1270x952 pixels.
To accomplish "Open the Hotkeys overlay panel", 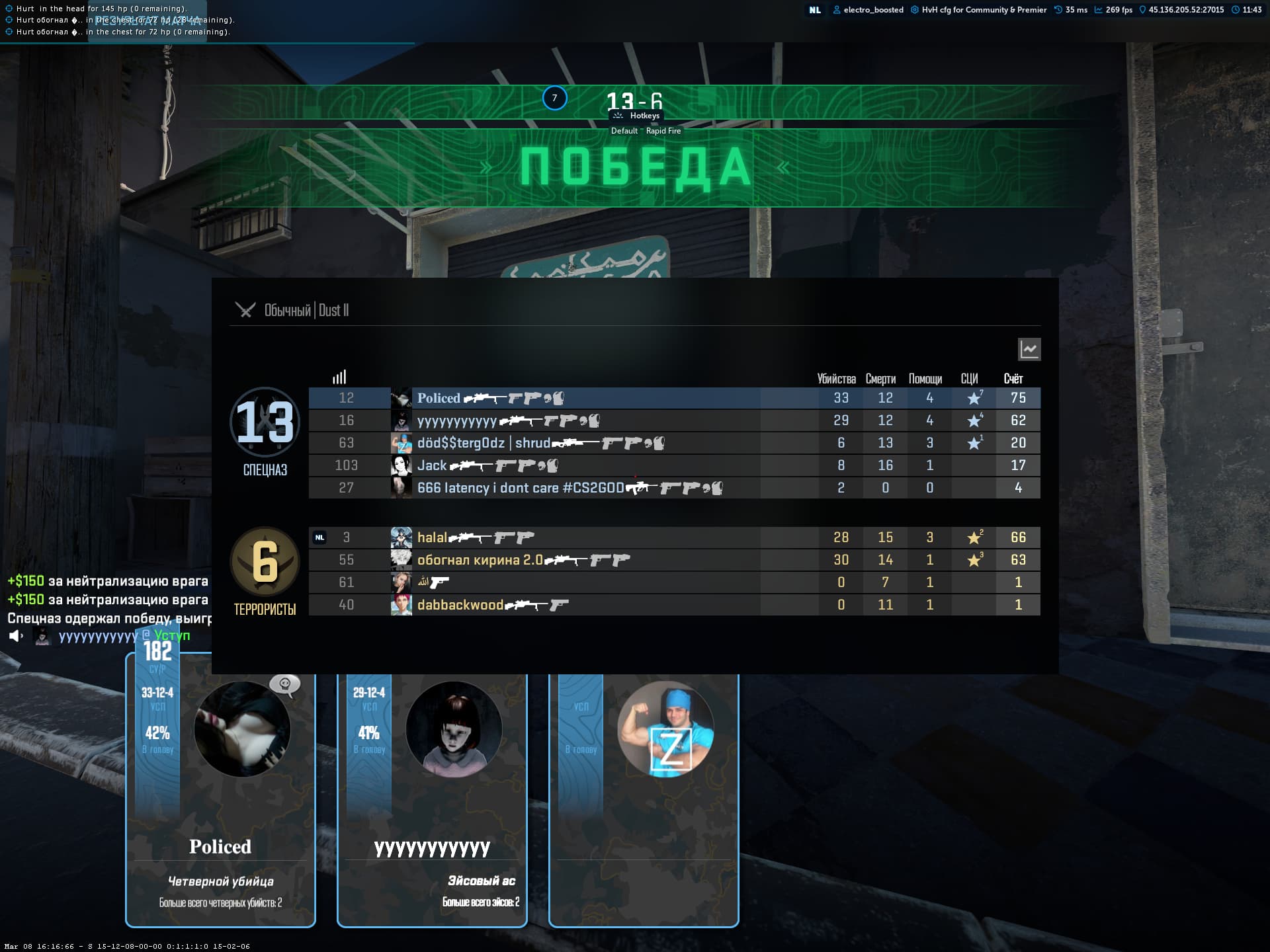I will coord(637,116).
